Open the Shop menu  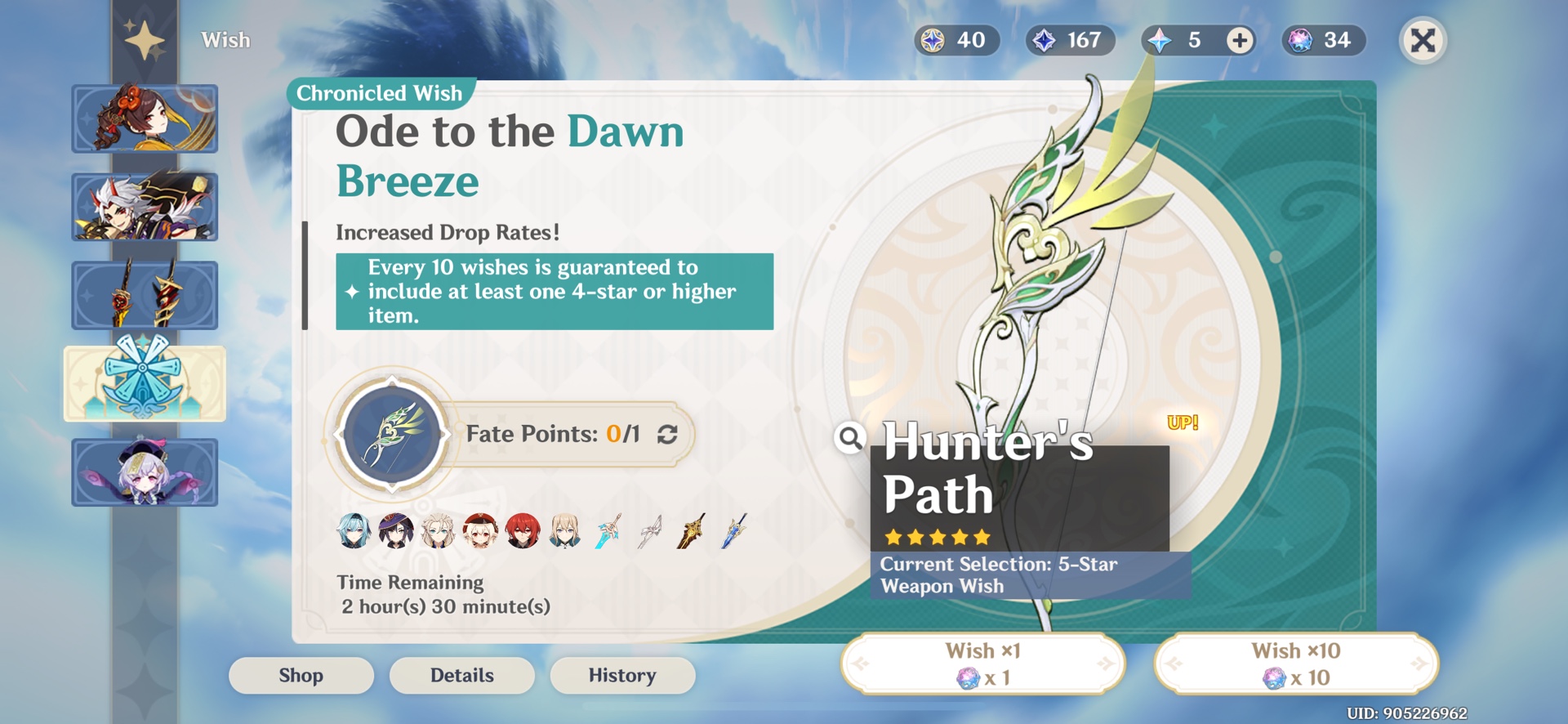(301, 675)
